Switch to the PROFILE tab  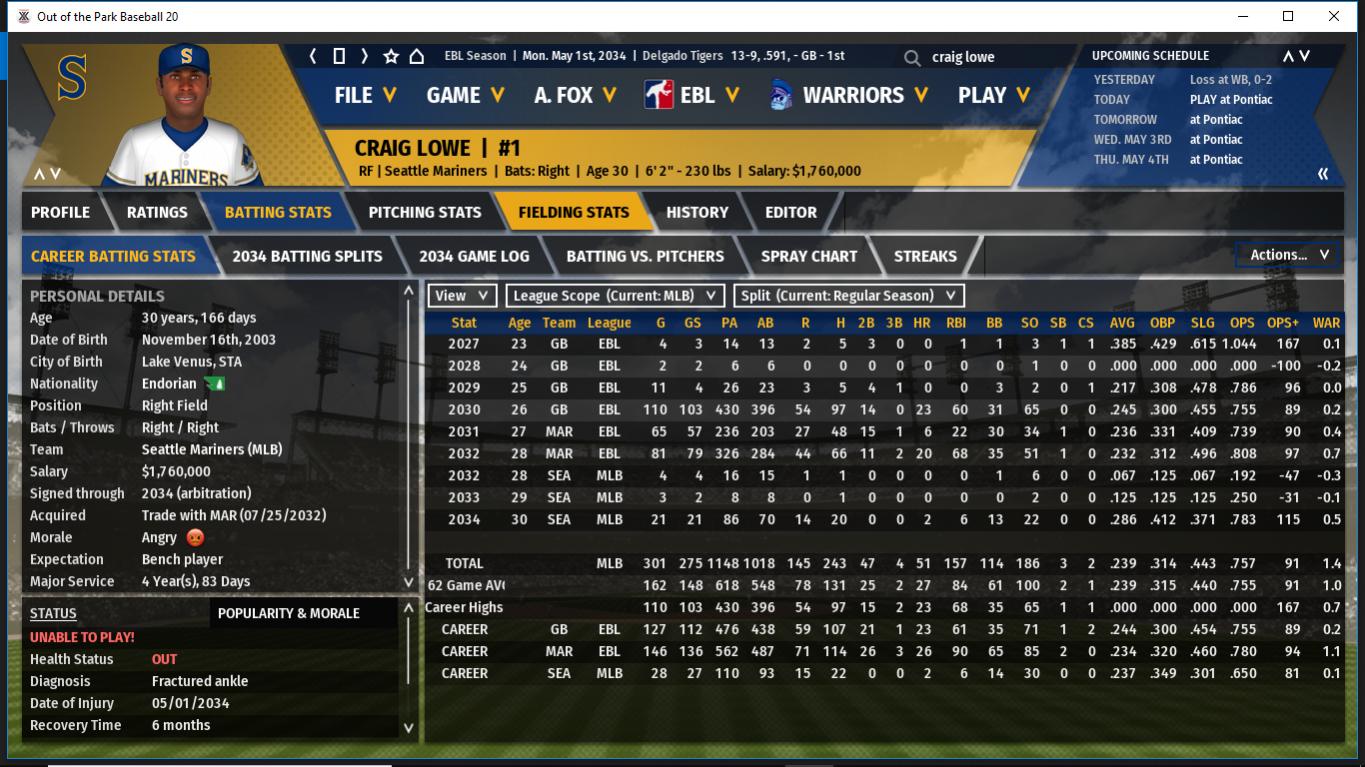[x=60, y=212]
